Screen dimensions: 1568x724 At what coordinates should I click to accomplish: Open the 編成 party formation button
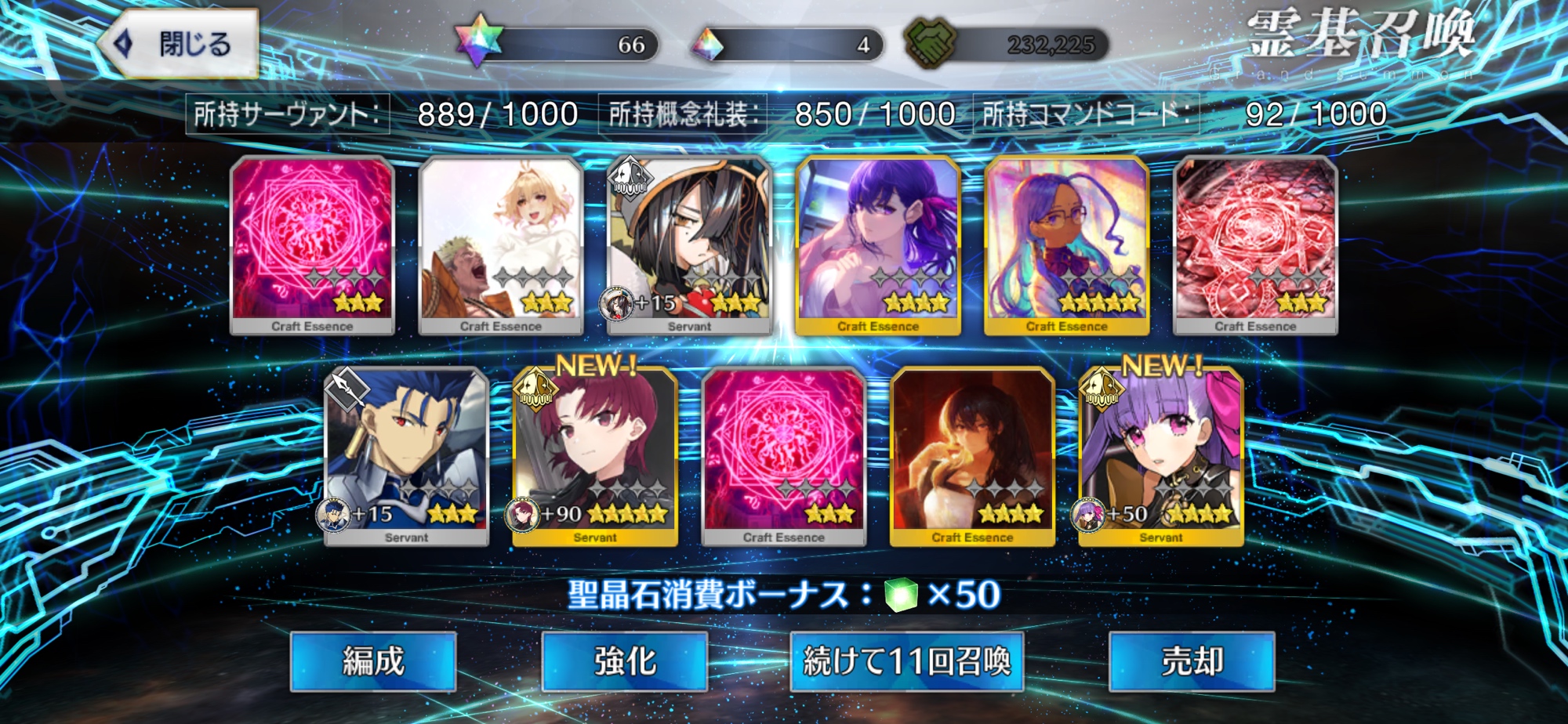(373, 661)
